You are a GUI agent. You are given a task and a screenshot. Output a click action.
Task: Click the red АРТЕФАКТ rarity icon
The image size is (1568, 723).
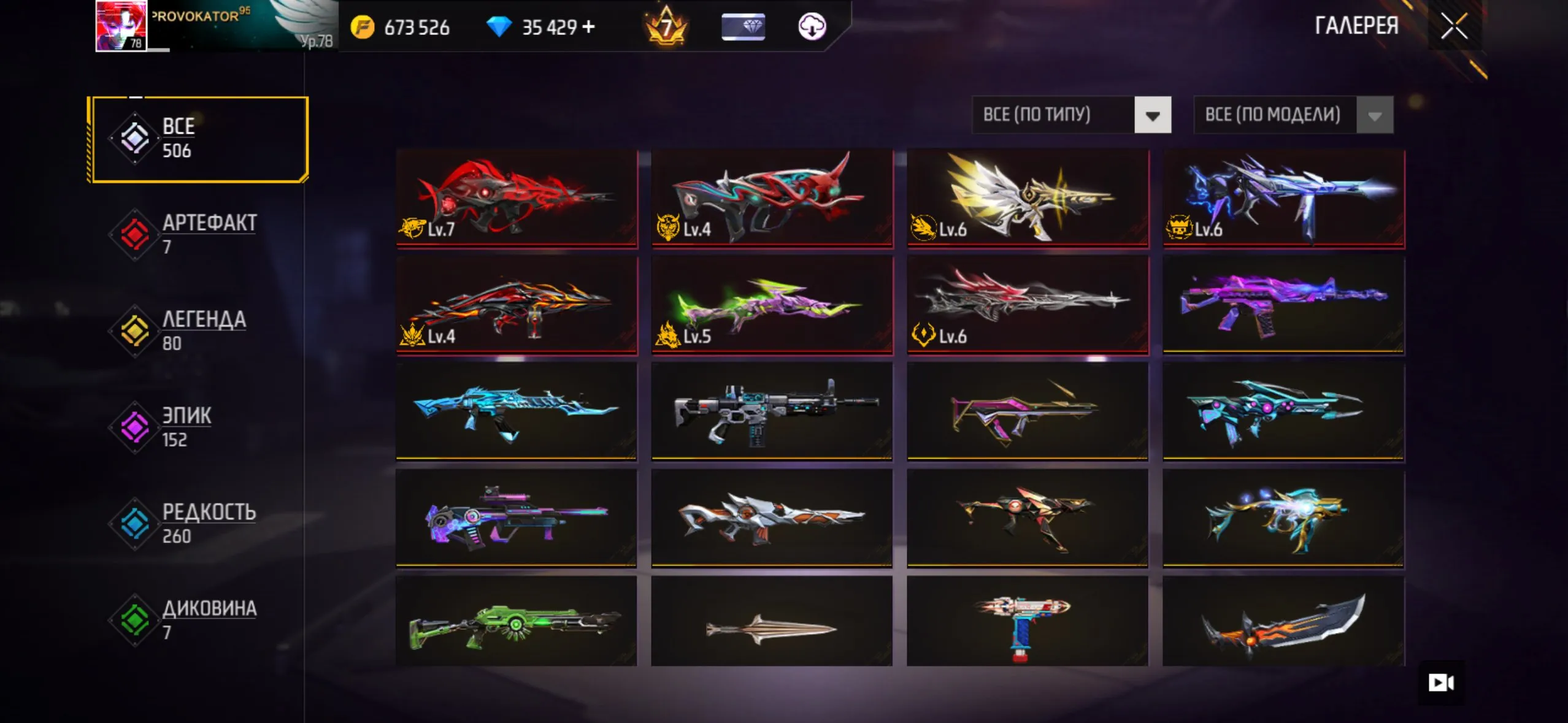coord(135,234)
